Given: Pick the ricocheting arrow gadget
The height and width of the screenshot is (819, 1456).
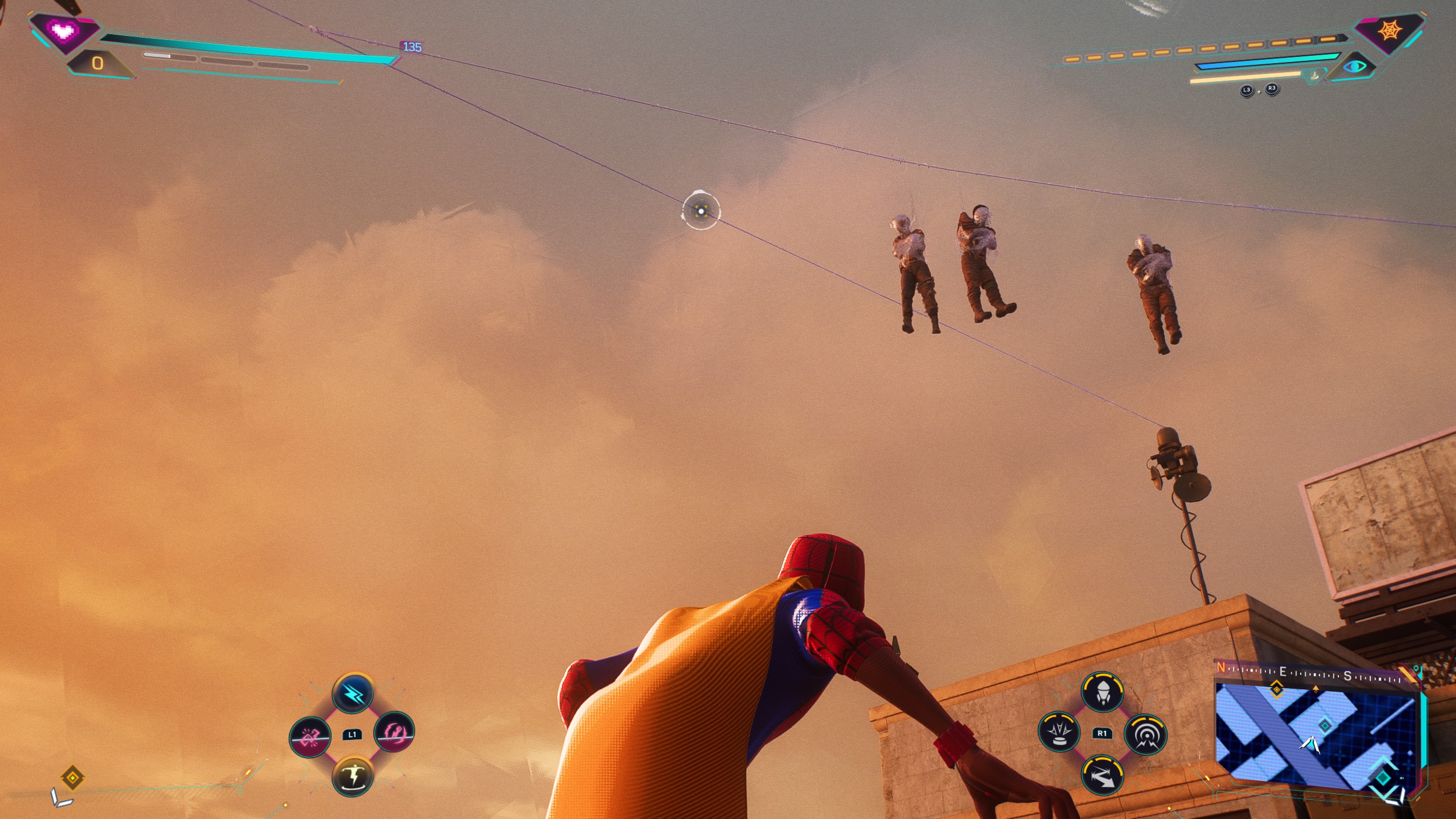Looking at the screenshot, I should point(1101,776).
